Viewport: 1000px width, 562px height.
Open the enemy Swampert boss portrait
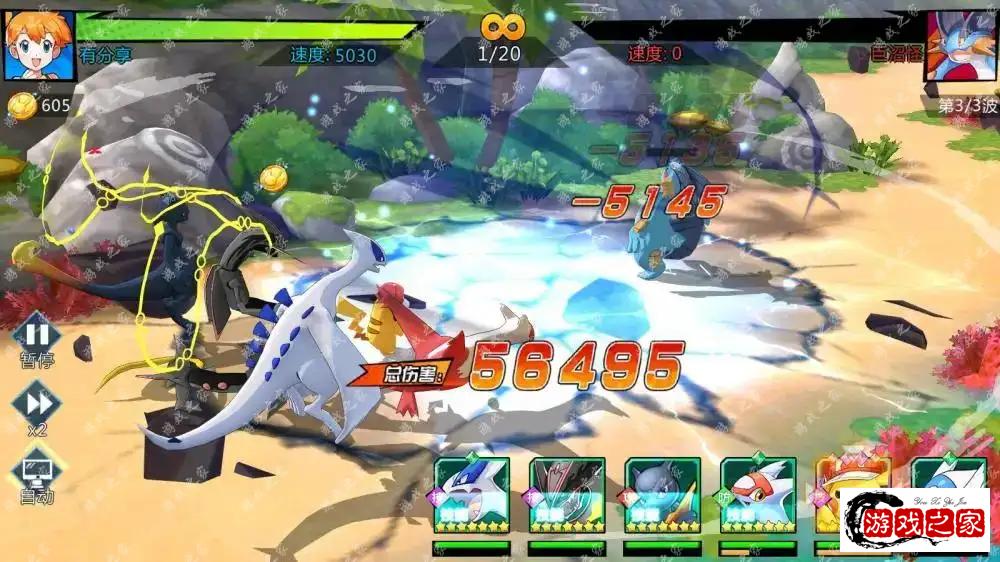[x=962, y=45]
